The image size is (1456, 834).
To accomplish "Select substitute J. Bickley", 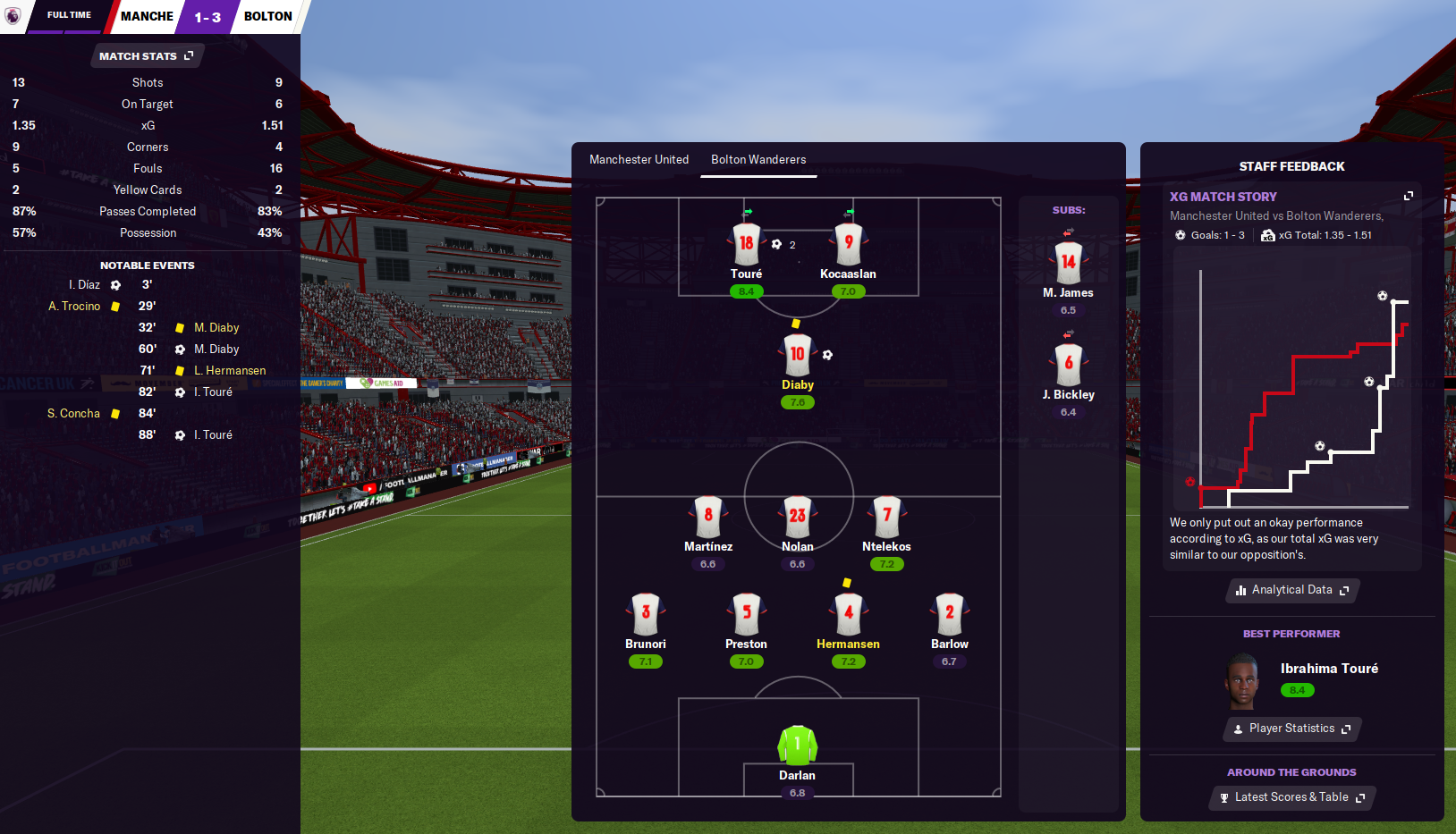I will tap(1068, 365).
